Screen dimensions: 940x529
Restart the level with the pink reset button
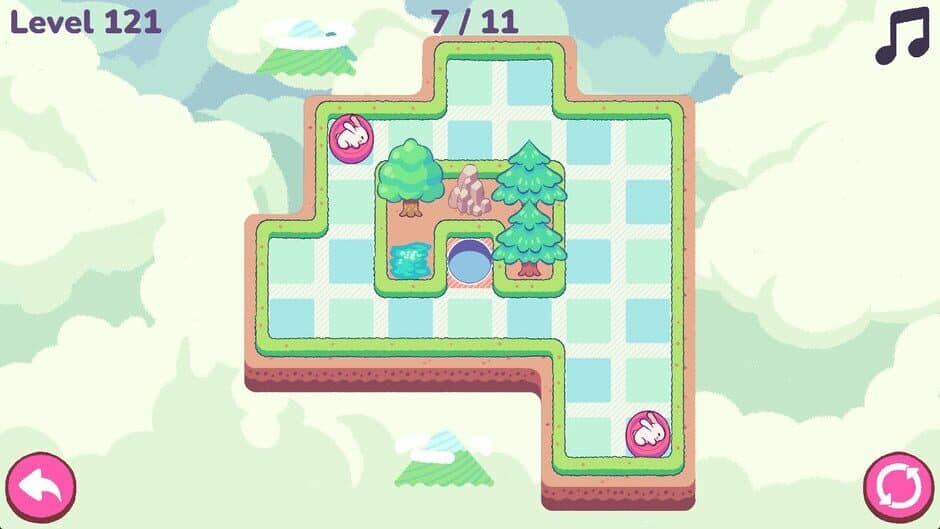pos(898,487)
